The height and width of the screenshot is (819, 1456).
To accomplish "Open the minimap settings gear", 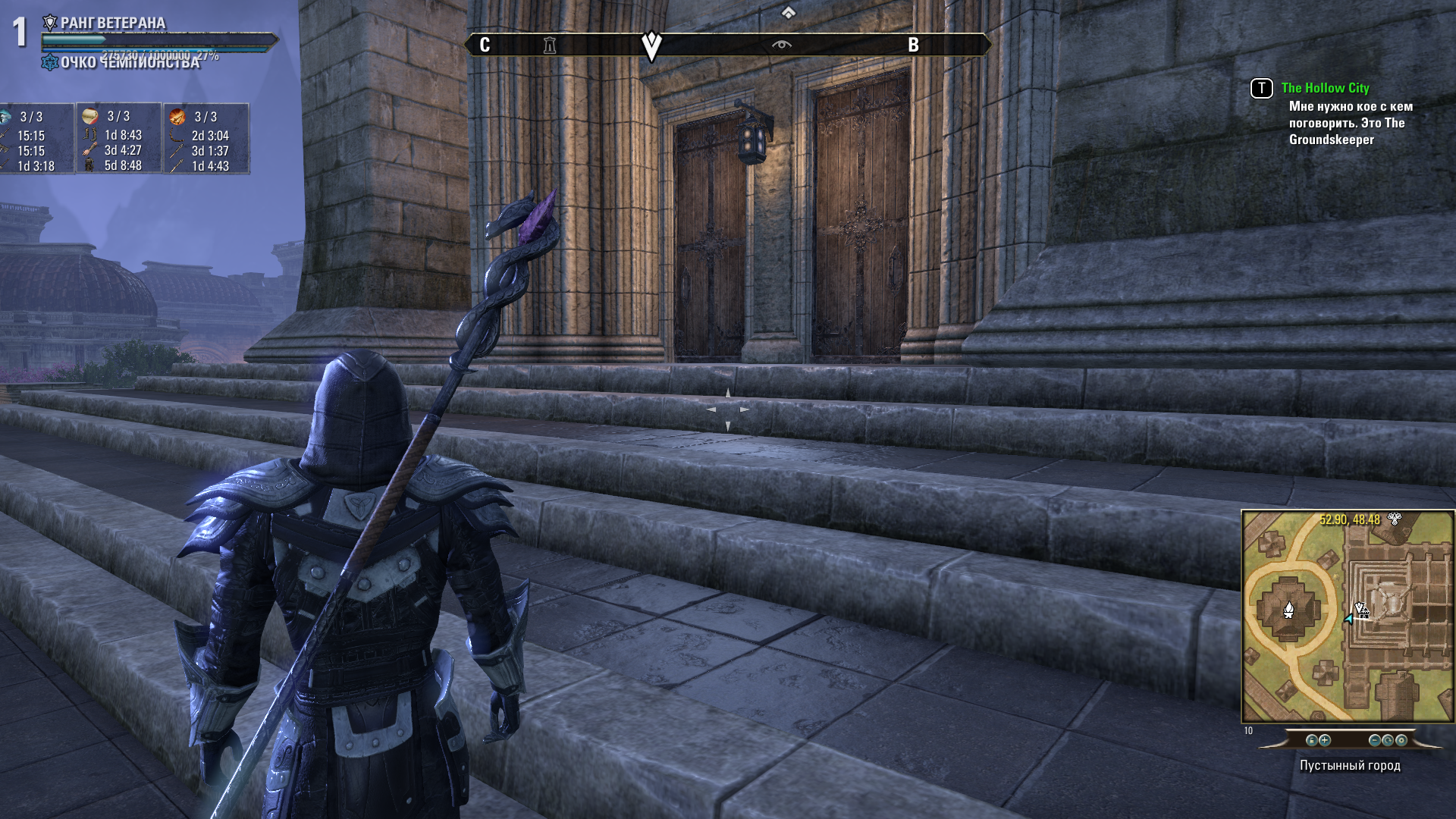I will point(1401,740).
